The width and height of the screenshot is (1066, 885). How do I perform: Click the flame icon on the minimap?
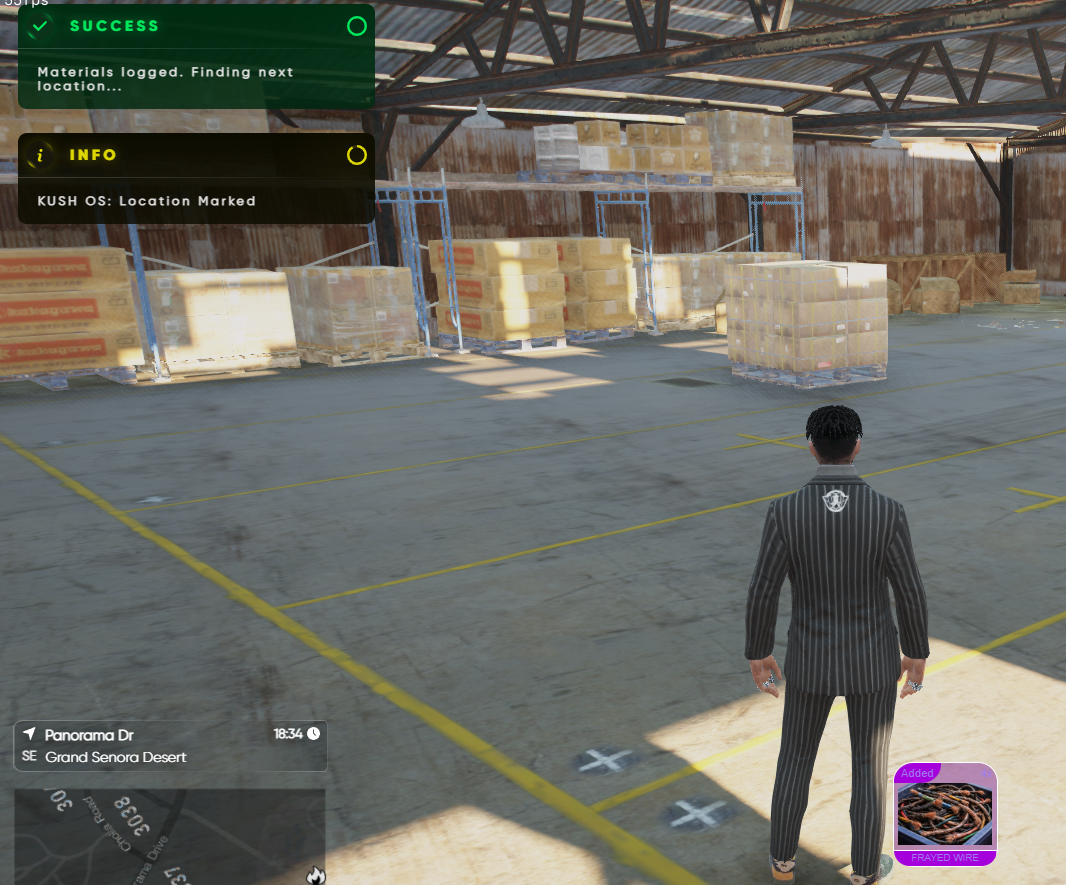[316, 875]
